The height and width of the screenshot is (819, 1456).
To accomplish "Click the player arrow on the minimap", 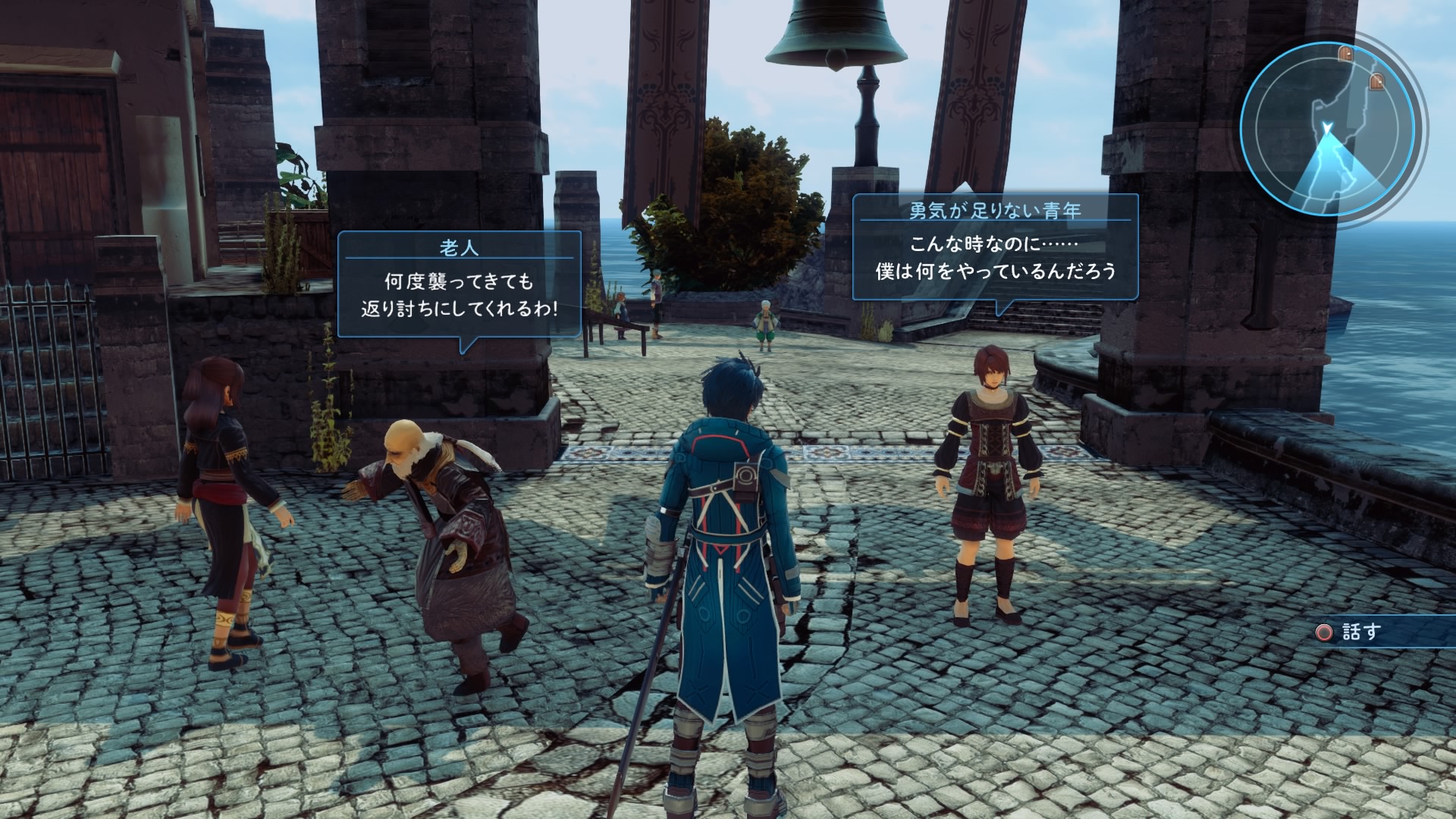I will click(1326, 129).
